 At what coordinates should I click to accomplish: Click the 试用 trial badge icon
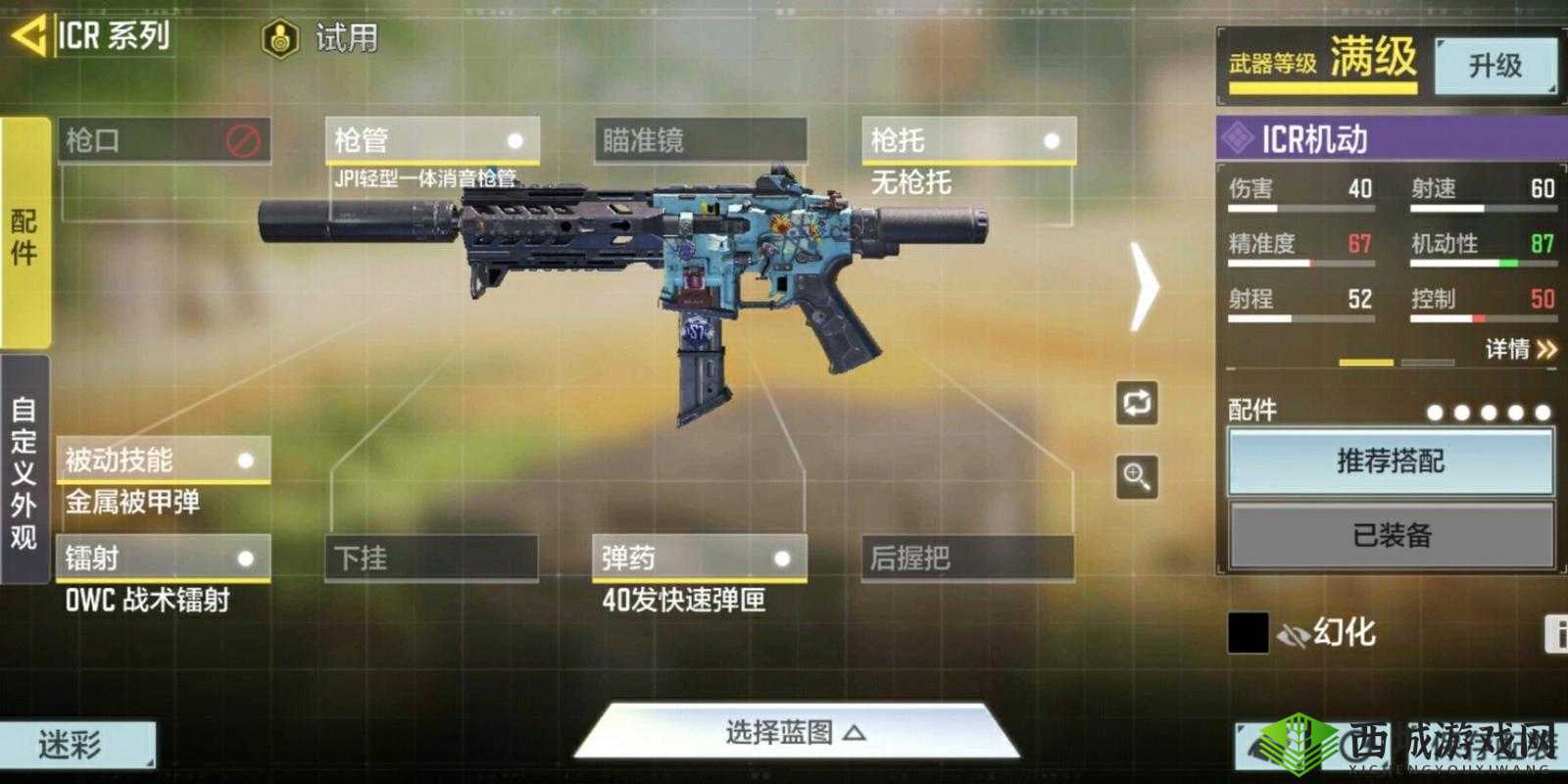click(x=281, y=37)
